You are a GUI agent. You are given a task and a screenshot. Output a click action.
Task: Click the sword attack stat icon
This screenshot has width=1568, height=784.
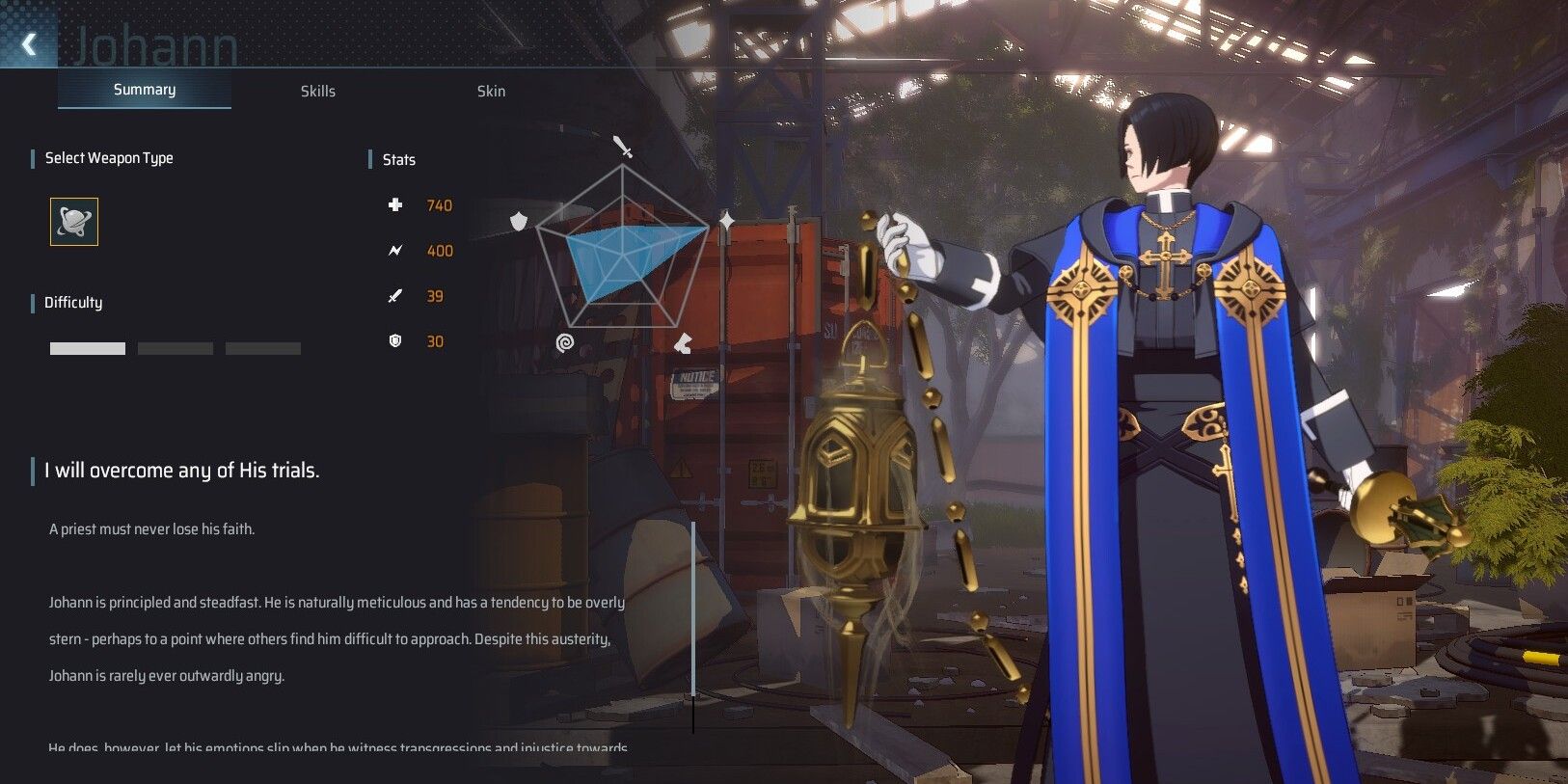pos(395,295)
